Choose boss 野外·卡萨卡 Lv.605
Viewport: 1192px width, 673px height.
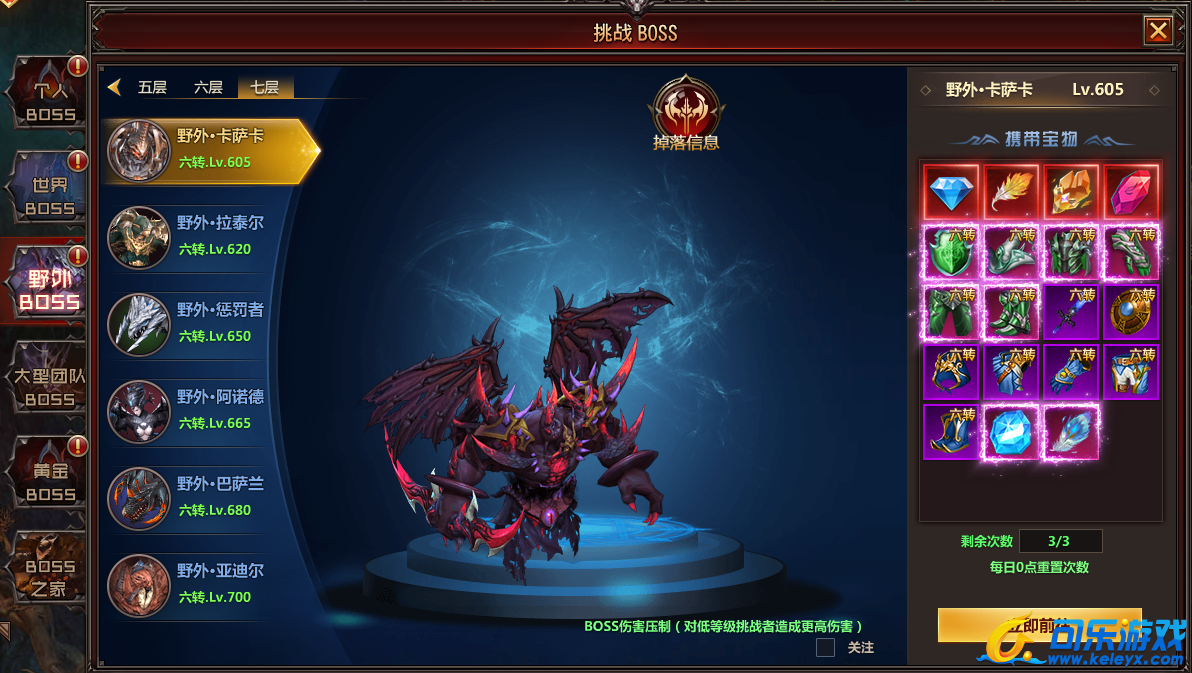208,151
